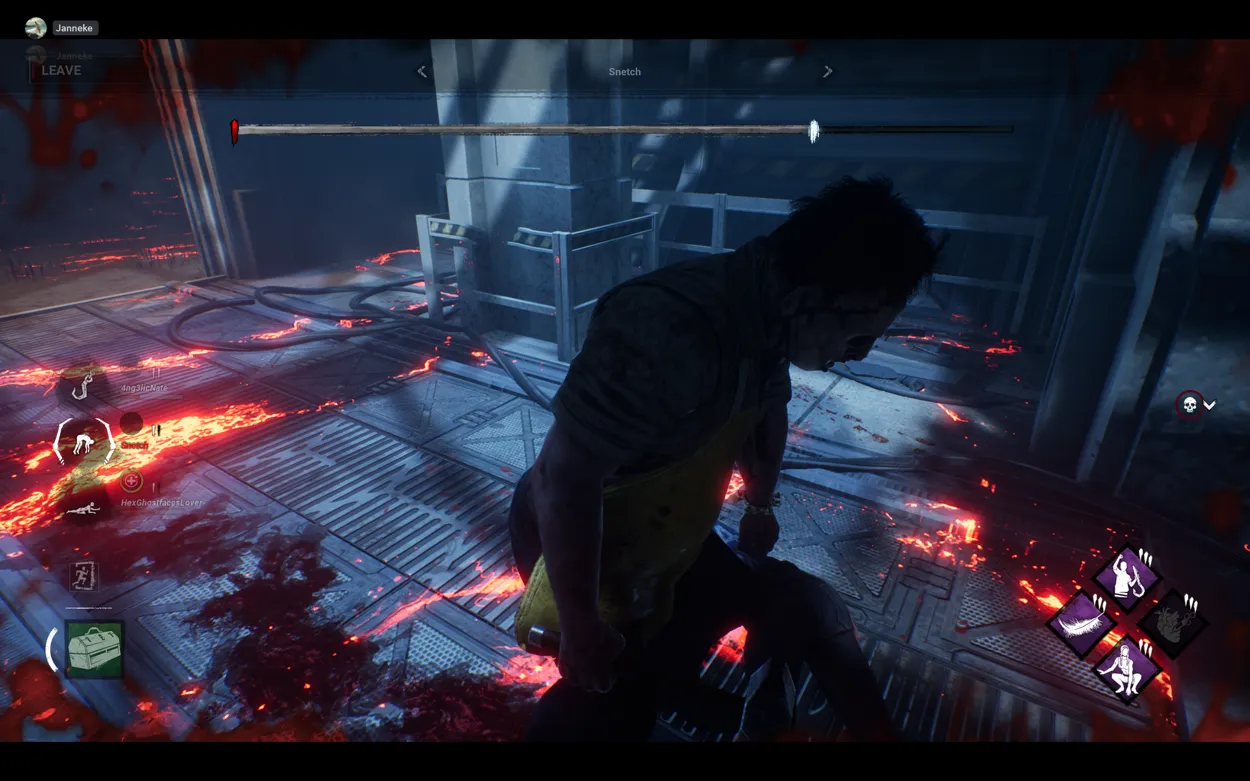The width and height of the screenshot is (1250, 781).
Task: Switch to next spectated player with right arrow
Action: point(827,72)
